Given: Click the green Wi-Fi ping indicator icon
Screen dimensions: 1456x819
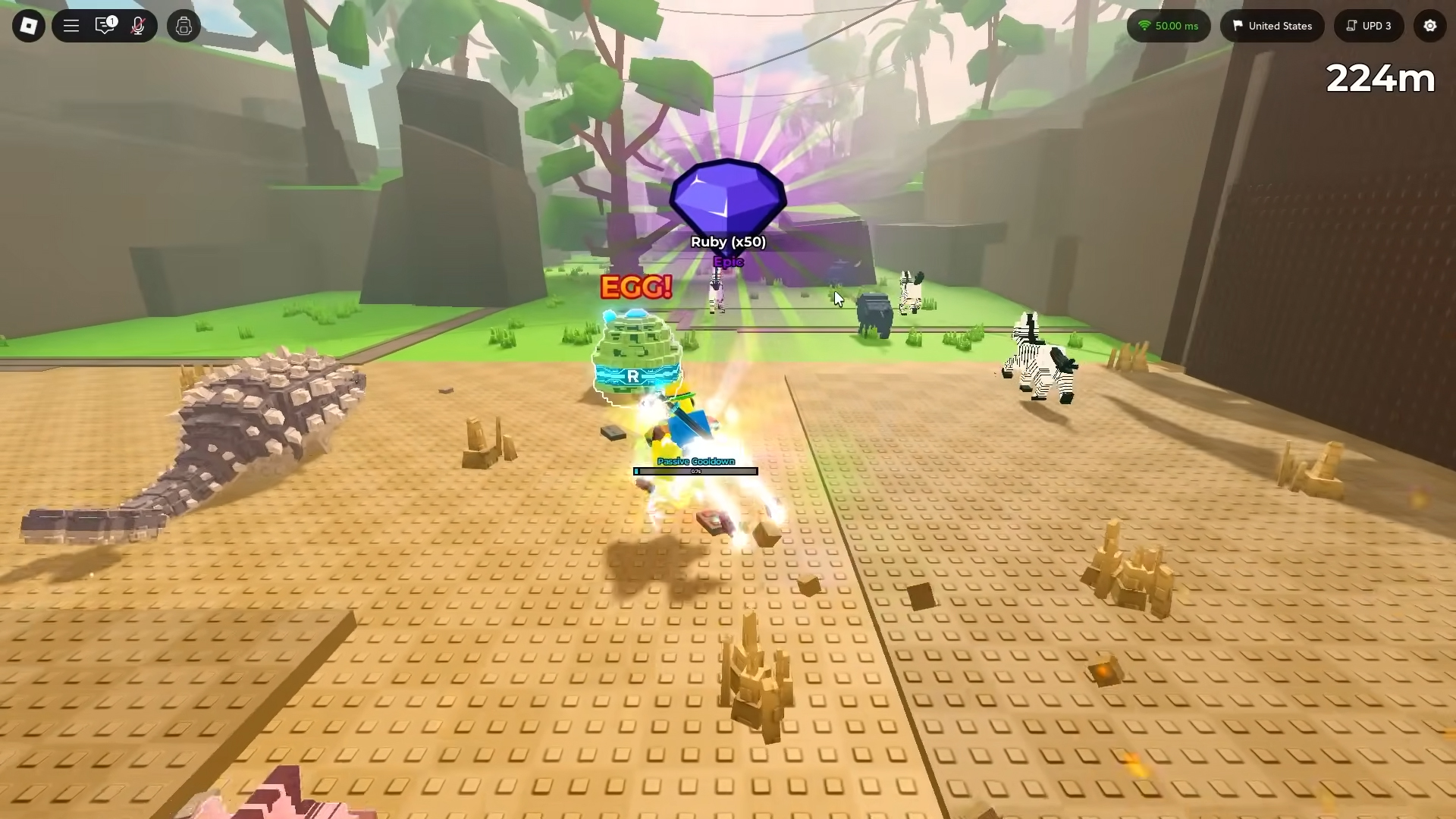Looking at the screenshot, I should coord(1145,25).
